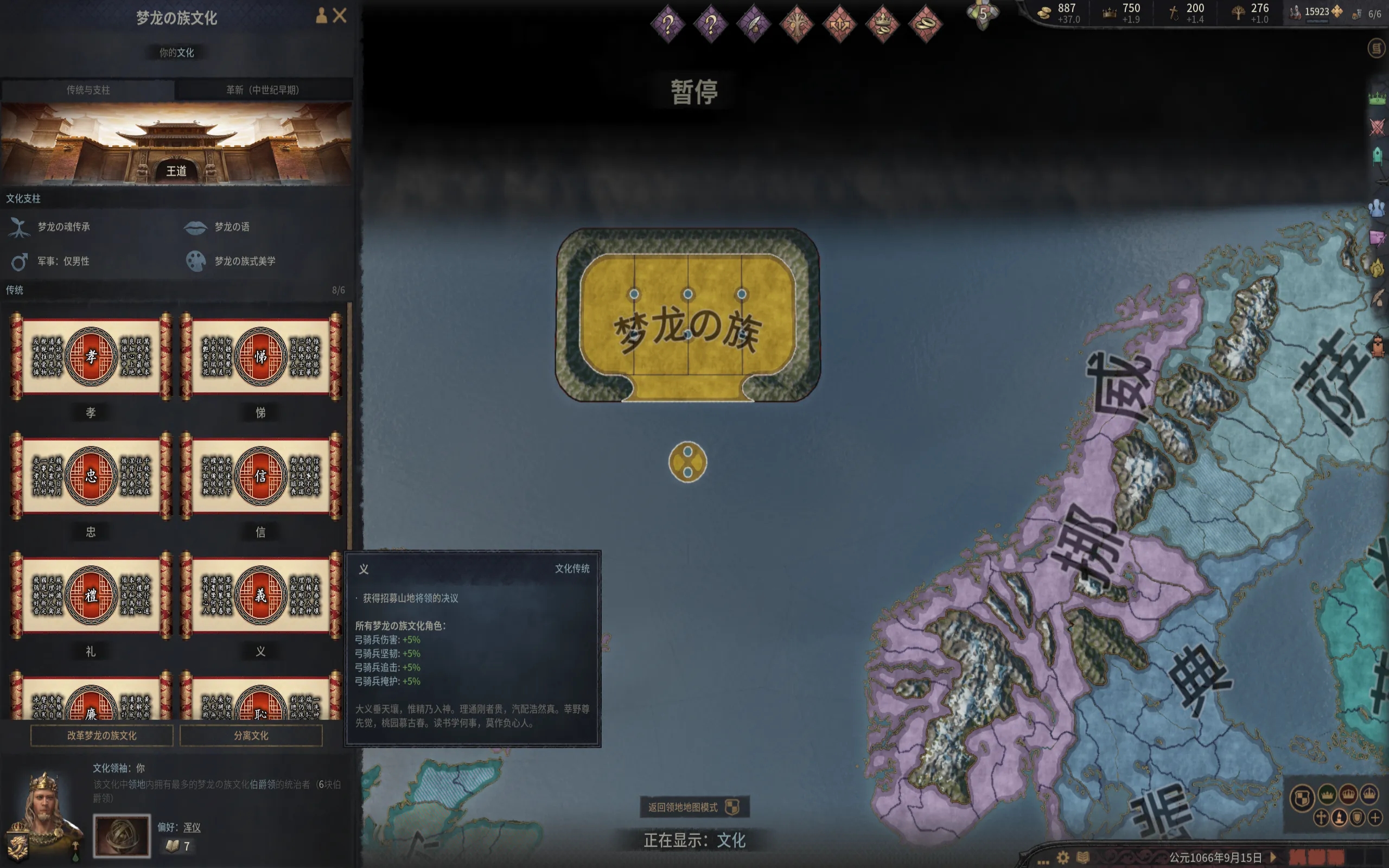The width and height of the screenshot is (1389, 868).
Task: Open the 浑仪 fascination innovation icon
Action: pyautogui.click(x=122, y=835)
